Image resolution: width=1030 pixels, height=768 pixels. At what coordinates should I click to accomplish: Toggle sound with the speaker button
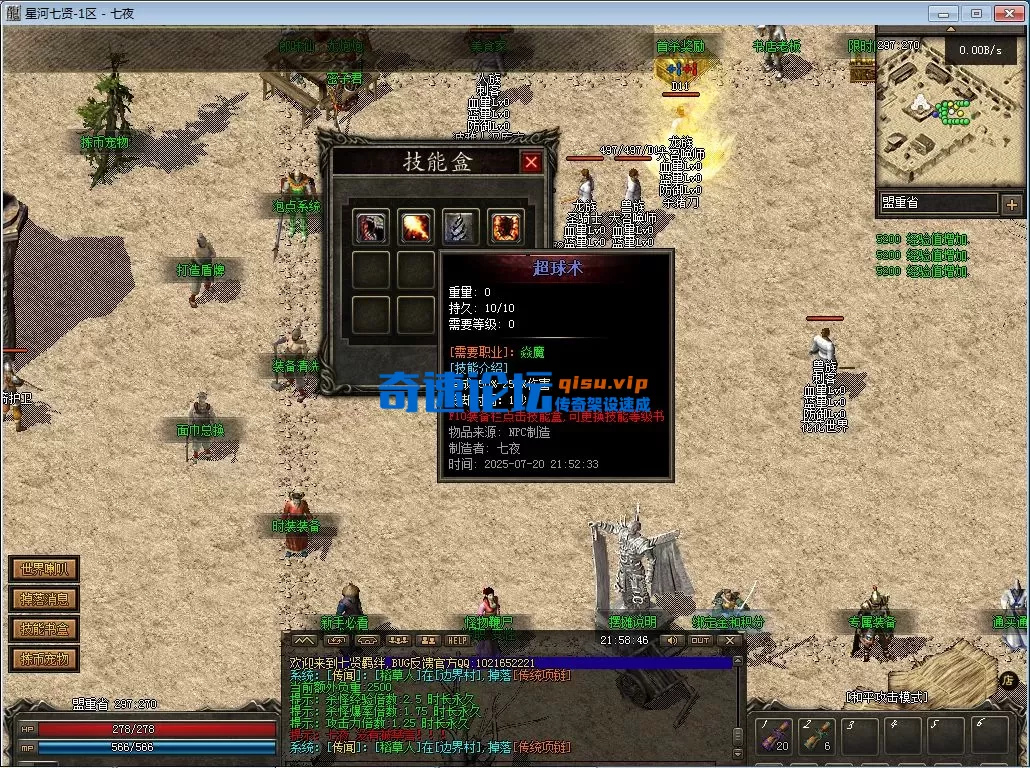point(672,640)
